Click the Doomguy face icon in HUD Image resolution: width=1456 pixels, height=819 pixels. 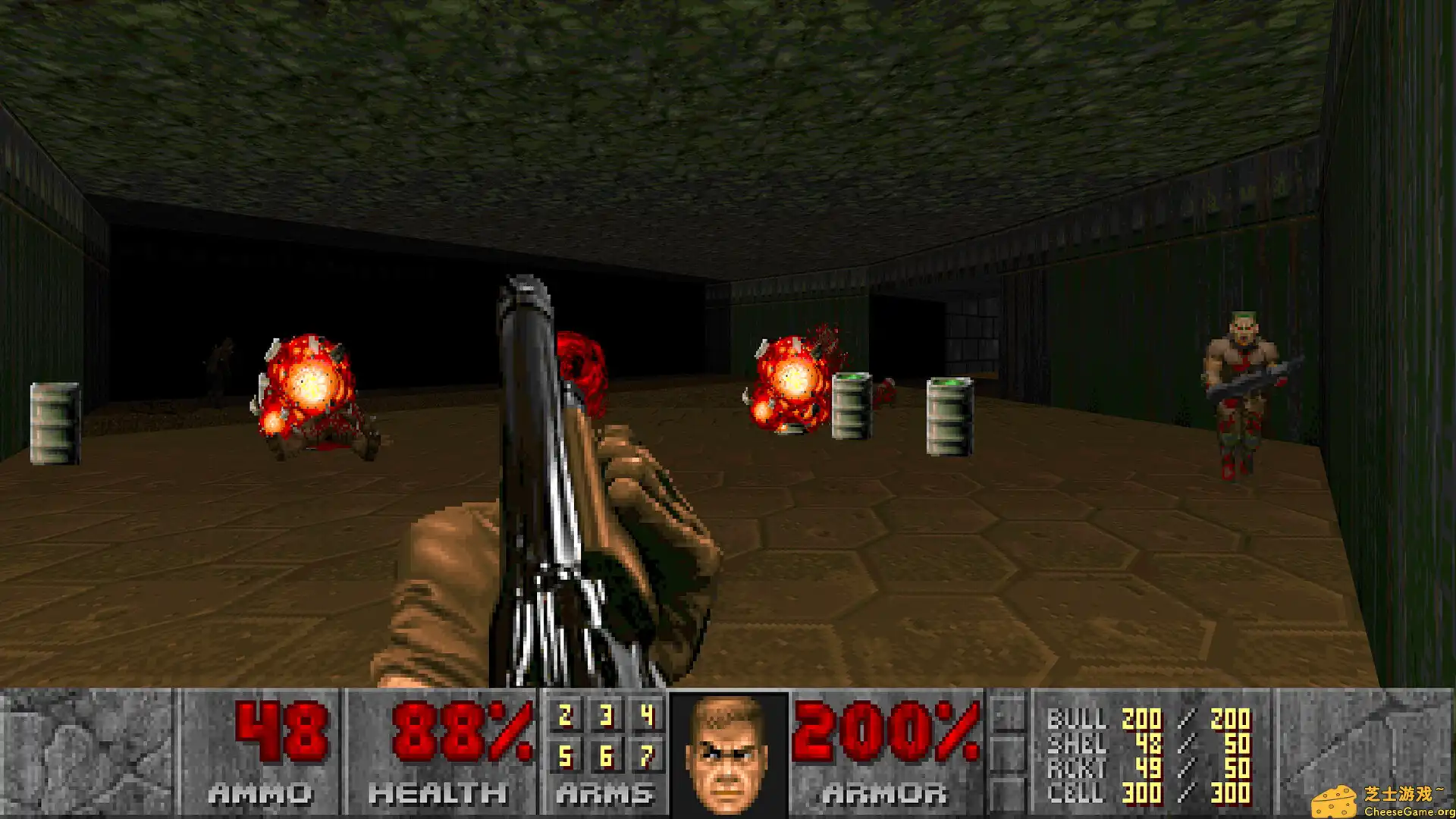tap(724, 755)
